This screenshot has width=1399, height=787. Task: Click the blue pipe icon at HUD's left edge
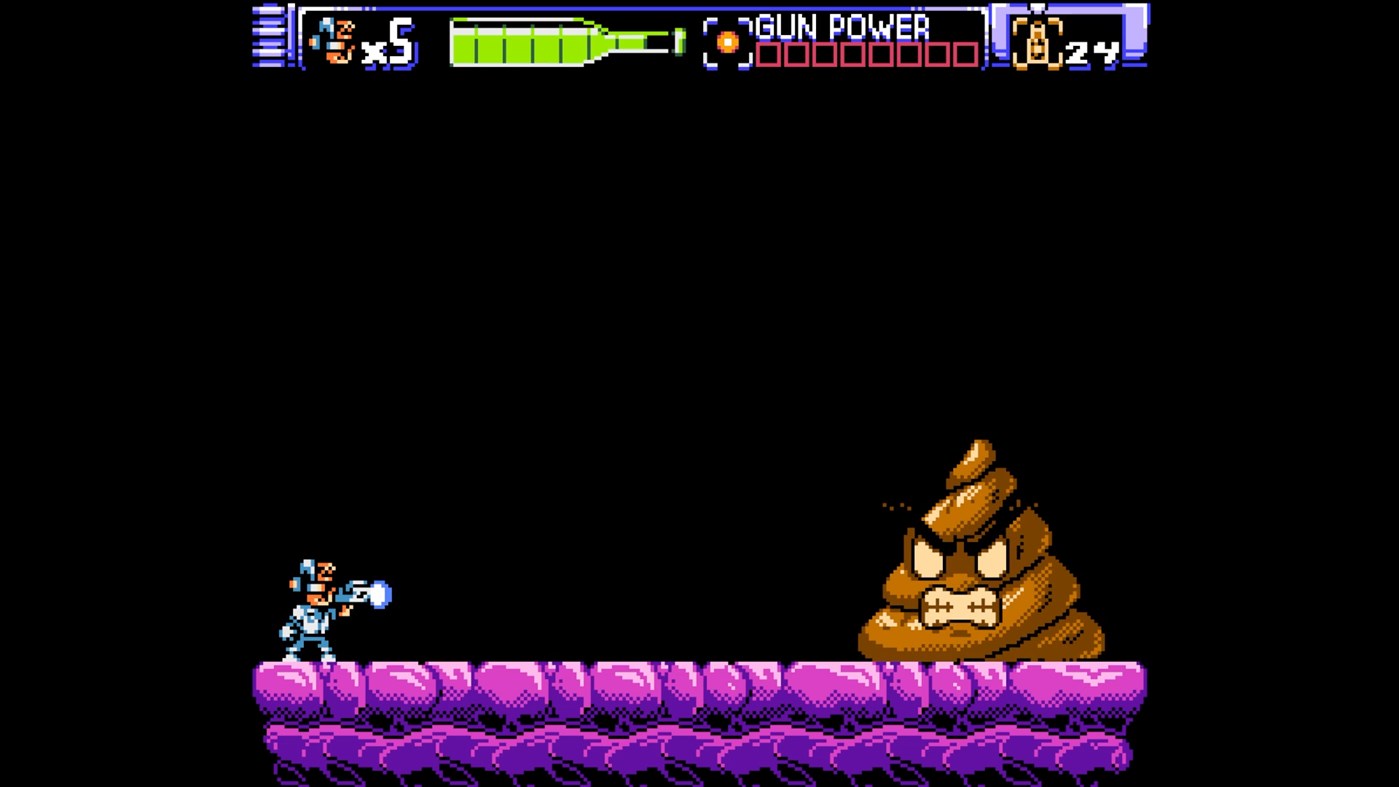pos(266,35)
